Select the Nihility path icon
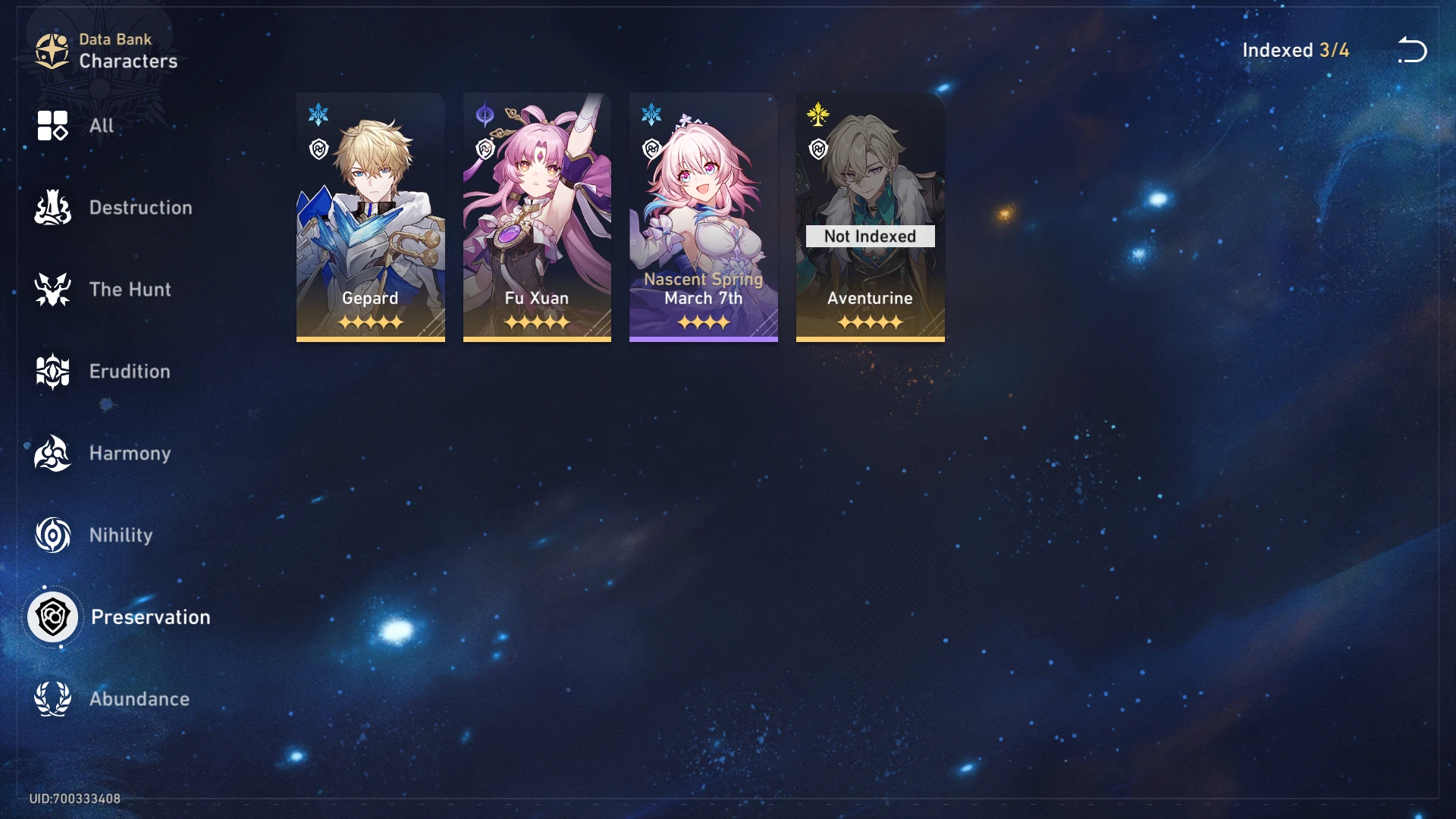The image size is (1456, 819). pos(52,535)
